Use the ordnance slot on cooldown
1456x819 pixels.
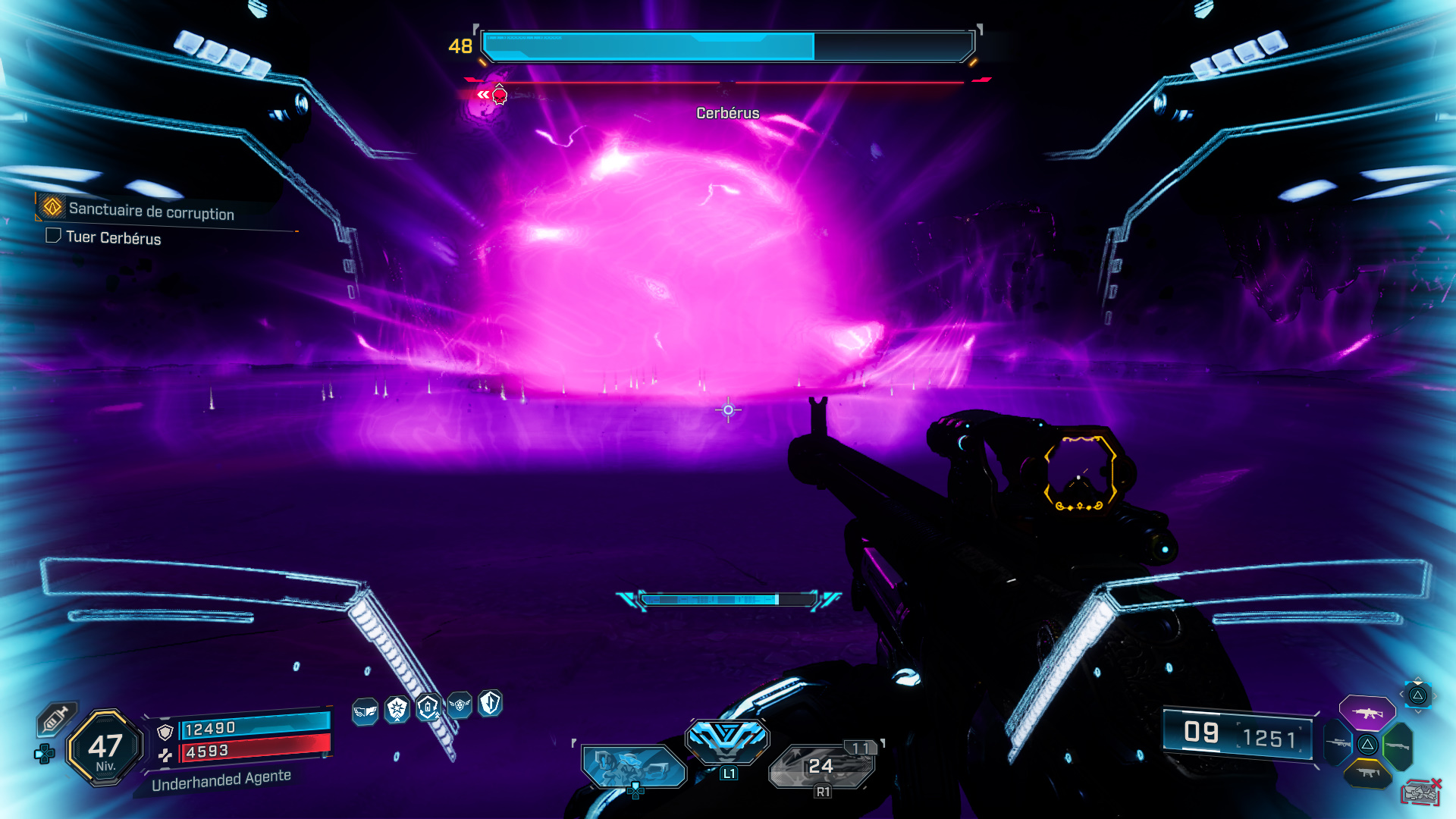[x=822, y=765]
